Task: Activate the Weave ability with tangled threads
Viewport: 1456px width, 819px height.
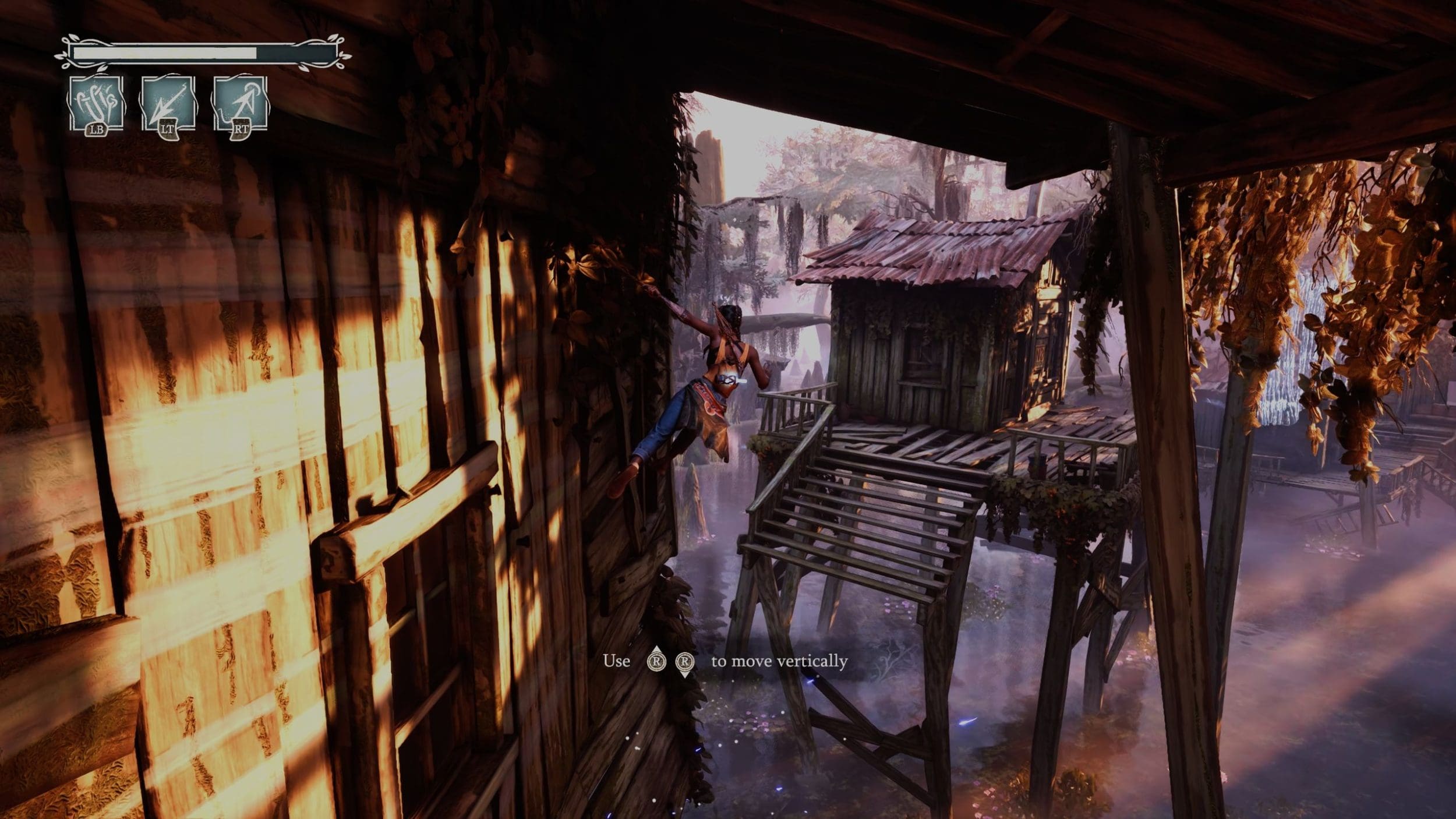Action: point(96,105)
